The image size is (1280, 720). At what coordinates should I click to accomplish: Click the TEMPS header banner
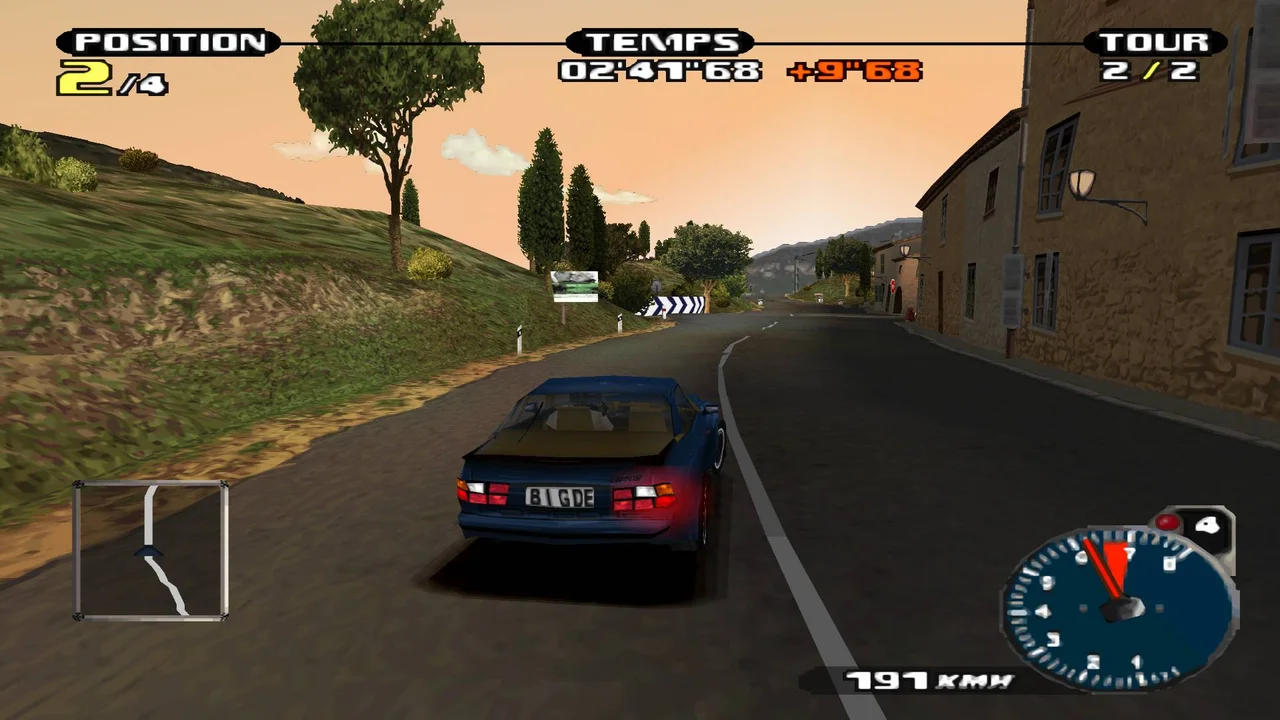660,42
